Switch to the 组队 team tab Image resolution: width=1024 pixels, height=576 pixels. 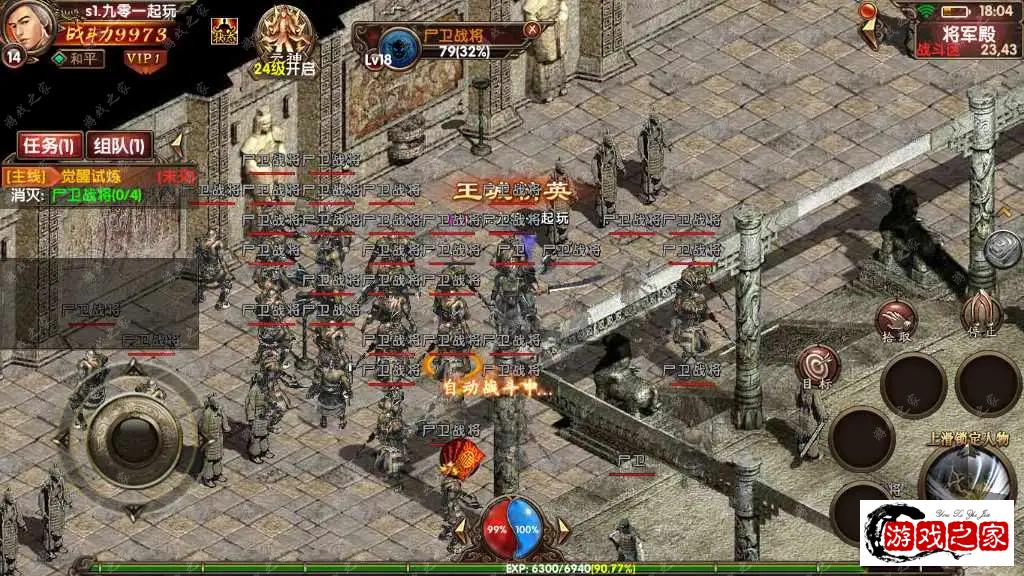(119, 146)
